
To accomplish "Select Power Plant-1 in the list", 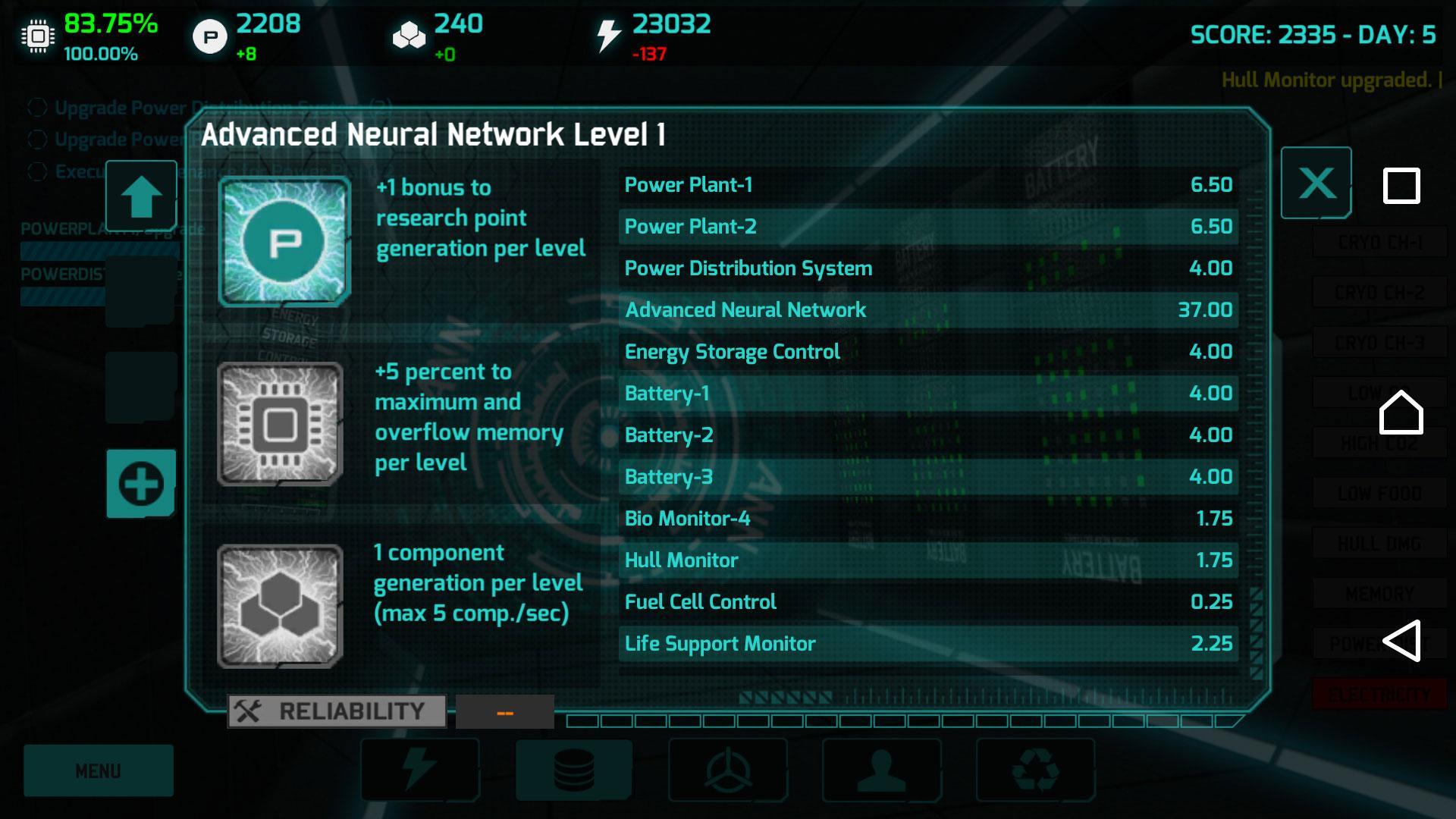I will point(928,185).
